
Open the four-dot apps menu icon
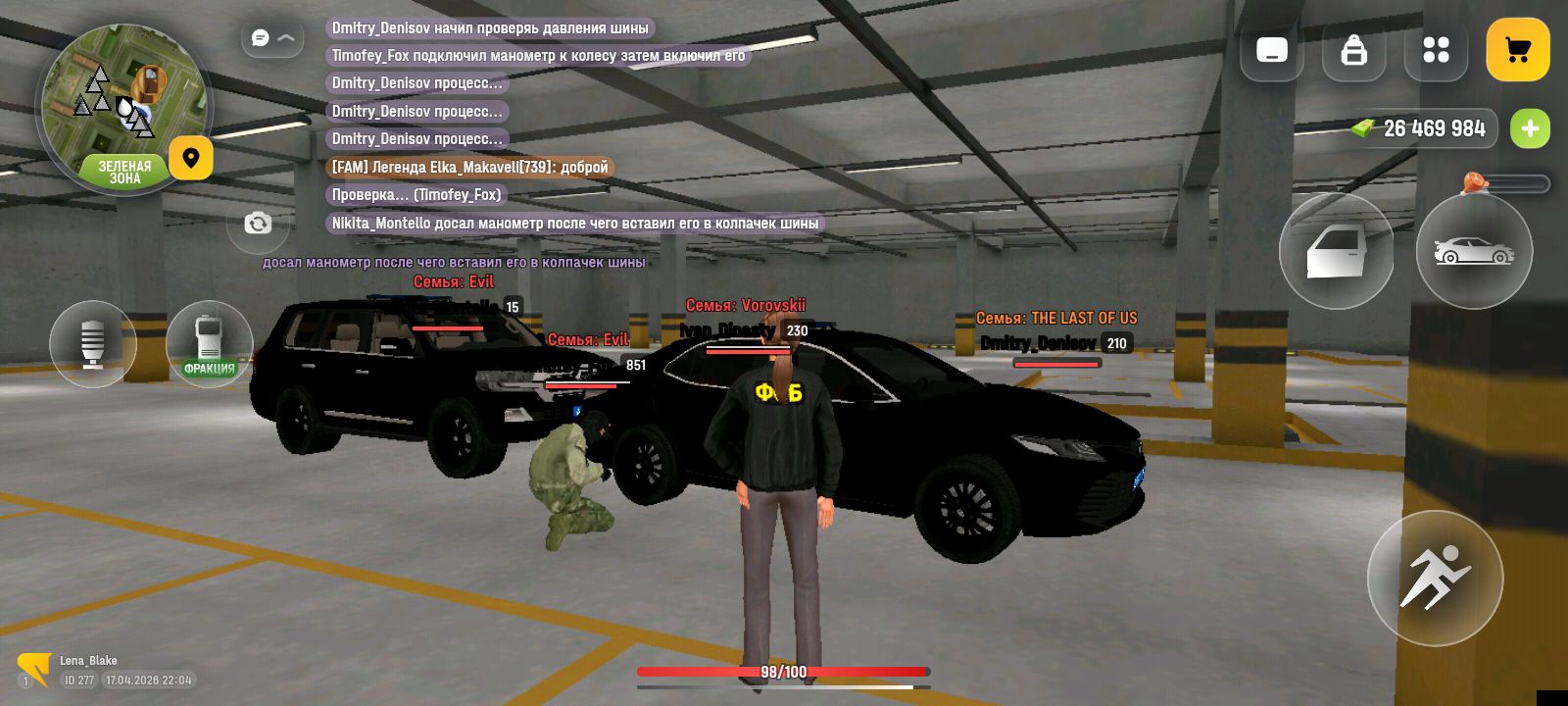click(x=1436, y=50)
